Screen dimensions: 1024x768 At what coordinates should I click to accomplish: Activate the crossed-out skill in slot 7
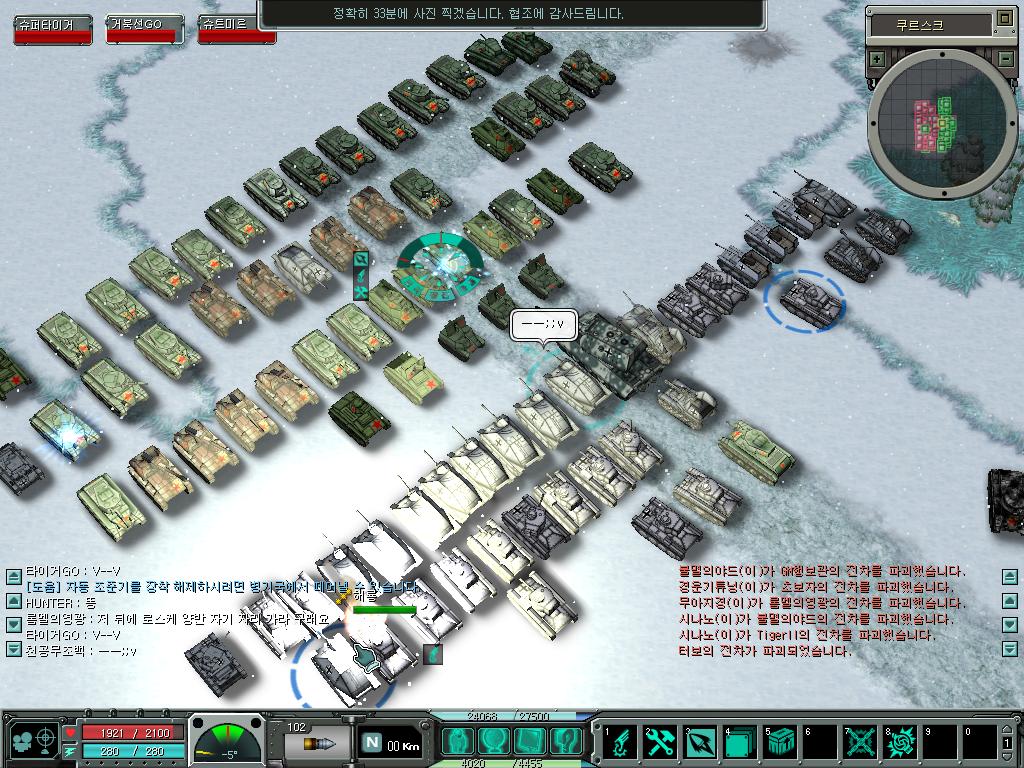click(860, 741)
